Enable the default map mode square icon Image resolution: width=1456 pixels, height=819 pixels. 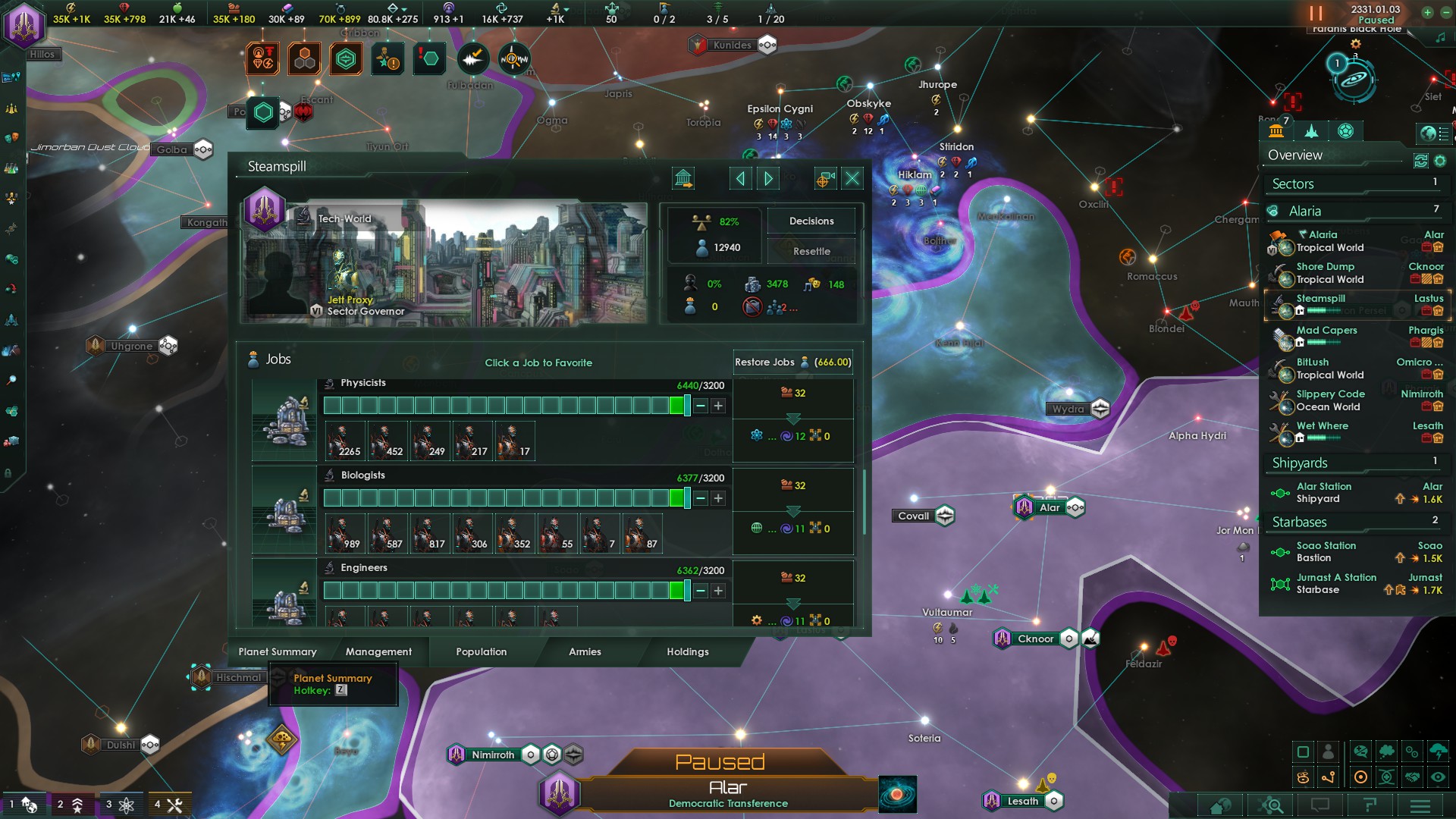[x=1303, y=752]
